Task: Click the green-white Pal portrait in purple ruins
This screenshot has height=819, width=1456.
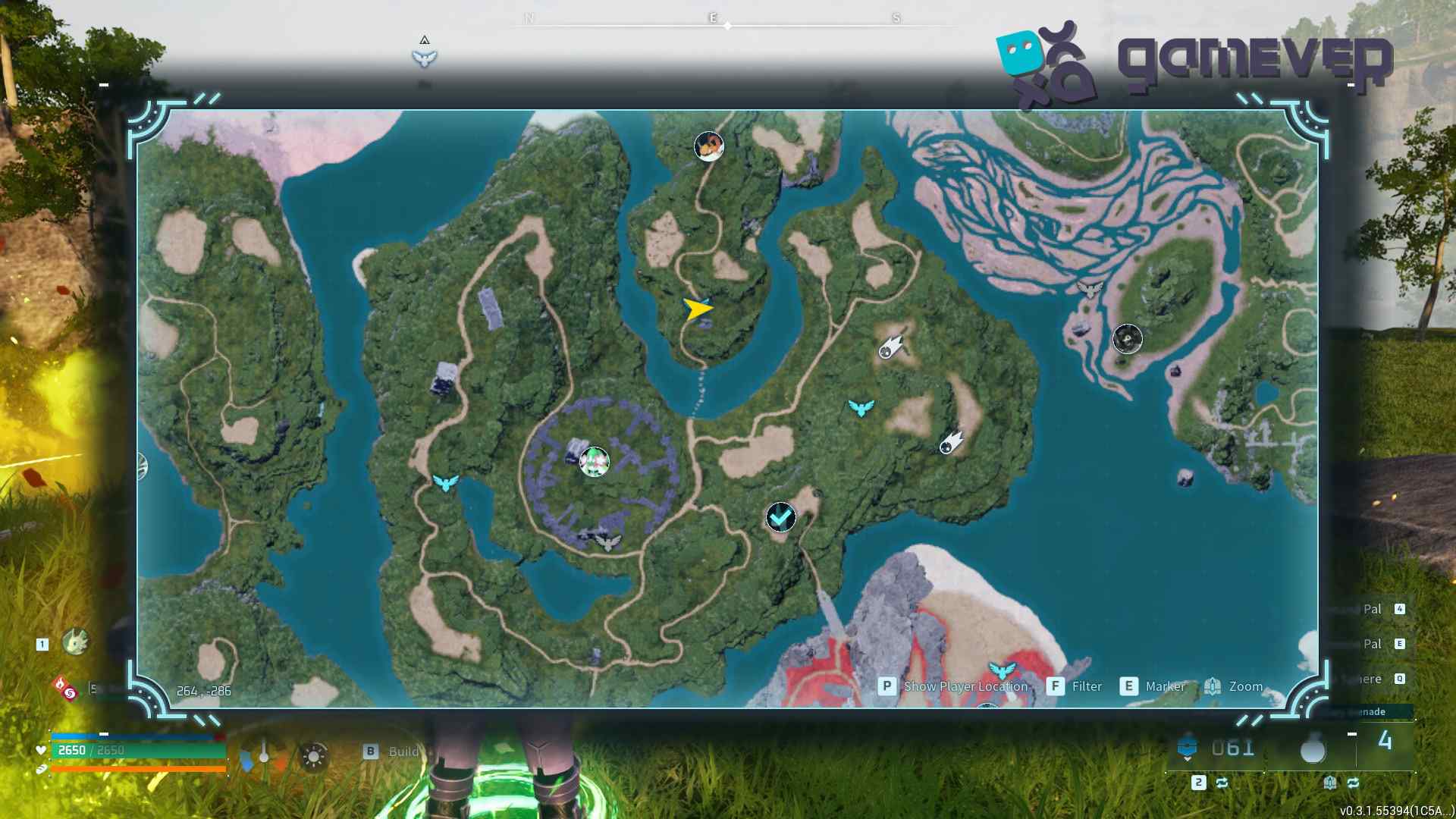Action: point(594,461)
